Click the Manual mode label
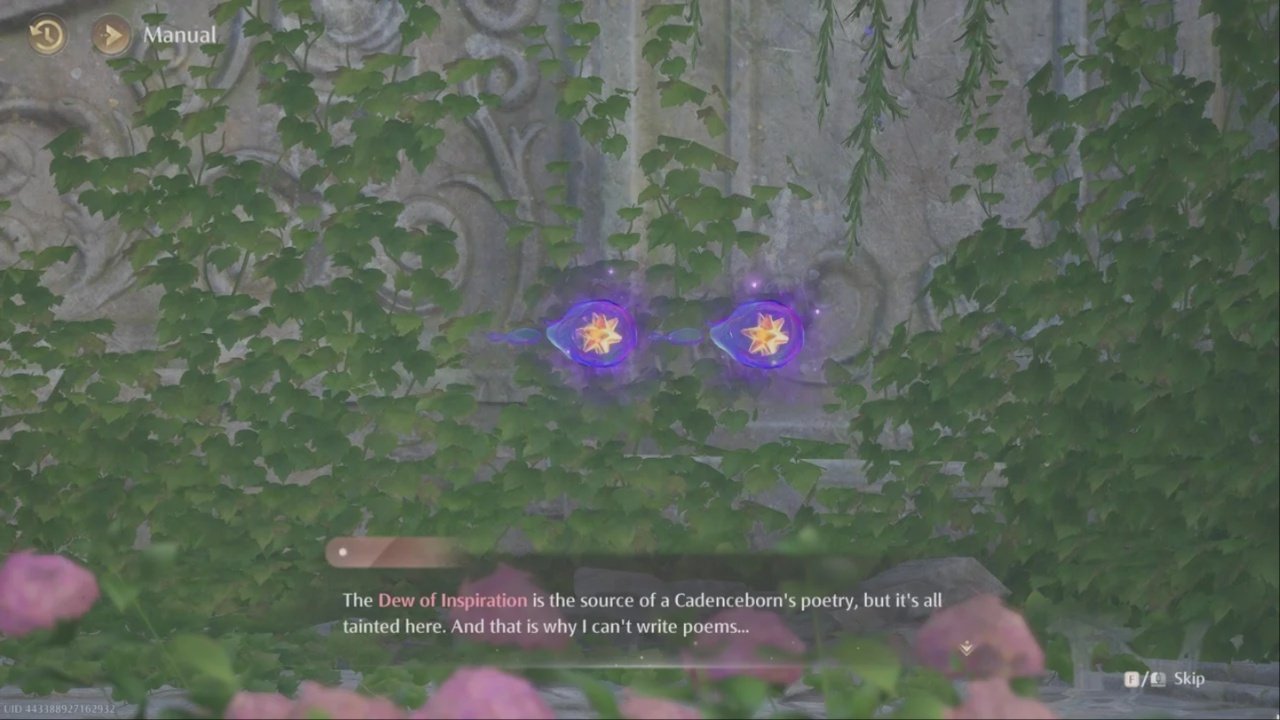Viewport: 1280px width, 720px height. [x=180, y=34]
